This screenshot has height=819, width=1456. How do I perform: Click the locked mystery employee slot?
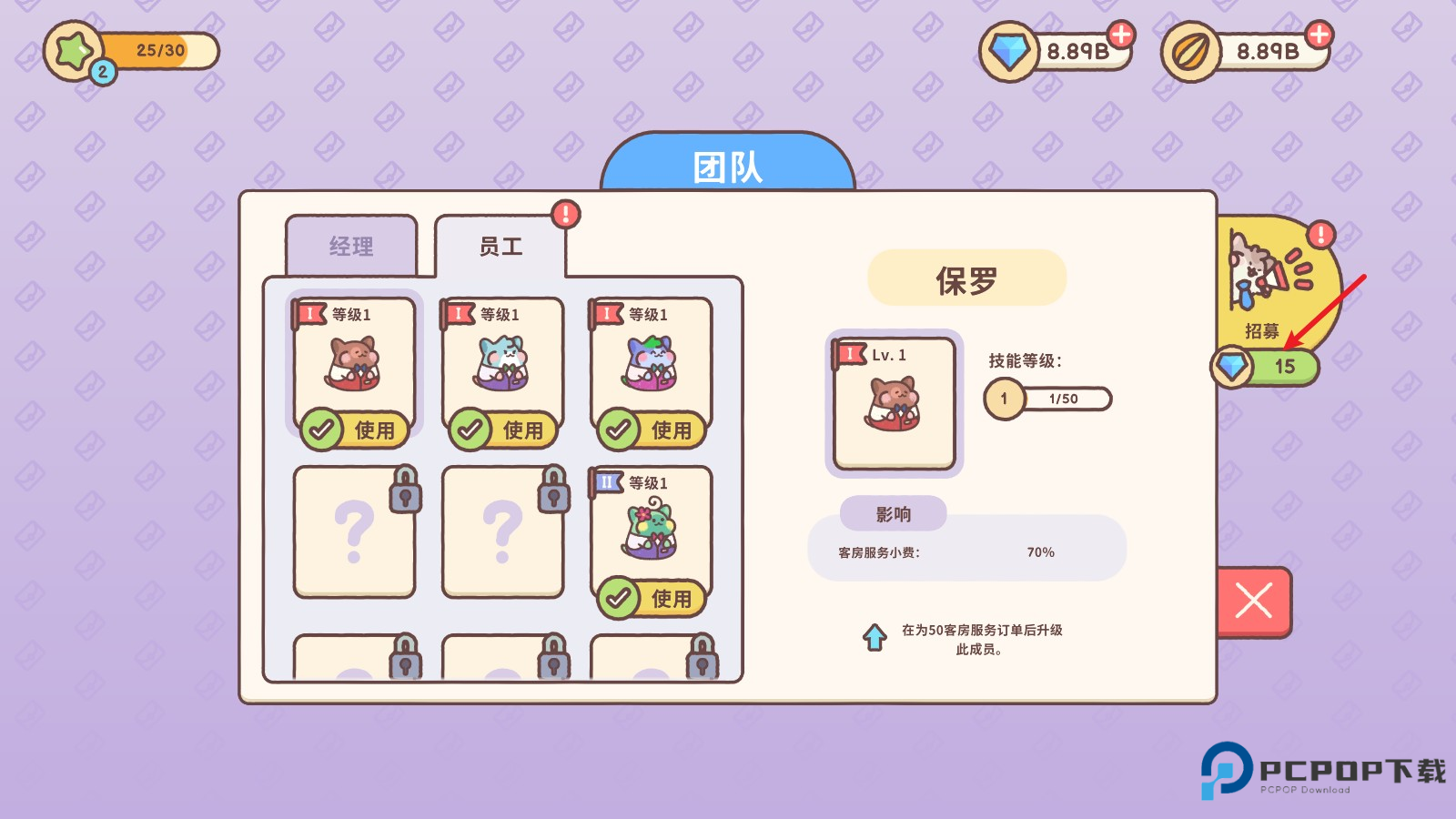353,532
